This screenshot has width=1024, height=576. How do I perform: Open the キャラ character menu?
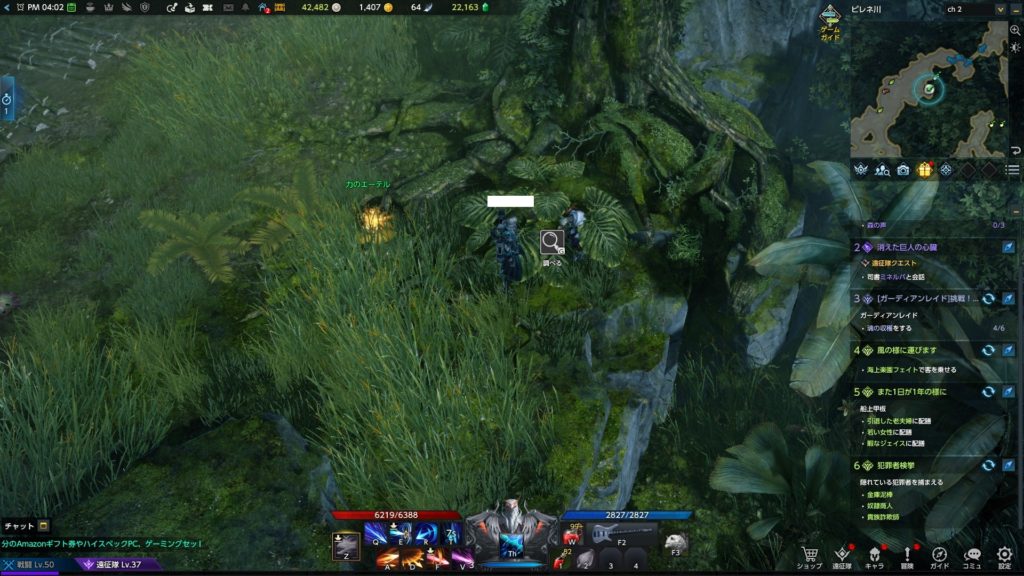point(874,554)
